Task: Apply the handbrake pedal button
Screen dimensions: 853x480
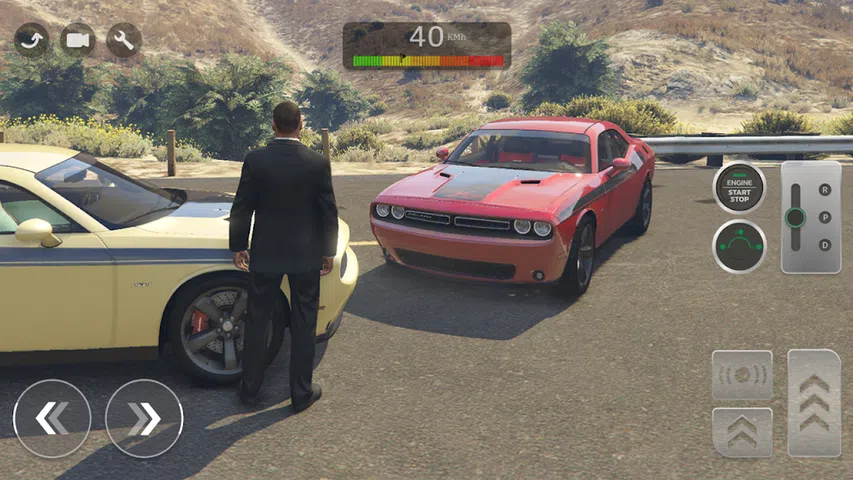Action: pos(742,375)
